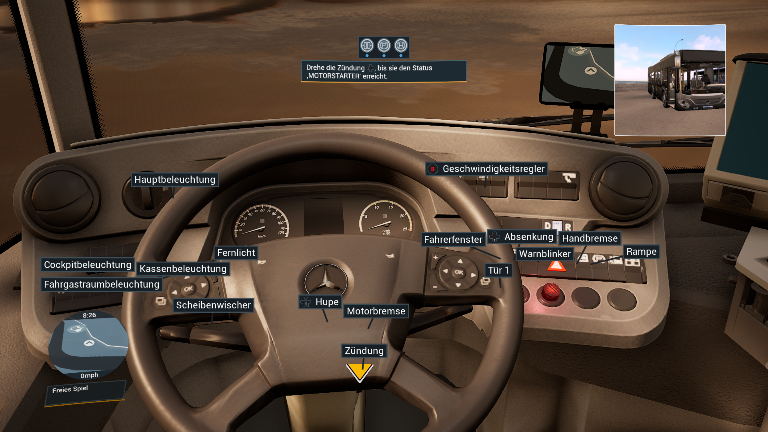Select the Zündung ignition label
The height and width of the screenshot is (432, 768).
[364, 351]
